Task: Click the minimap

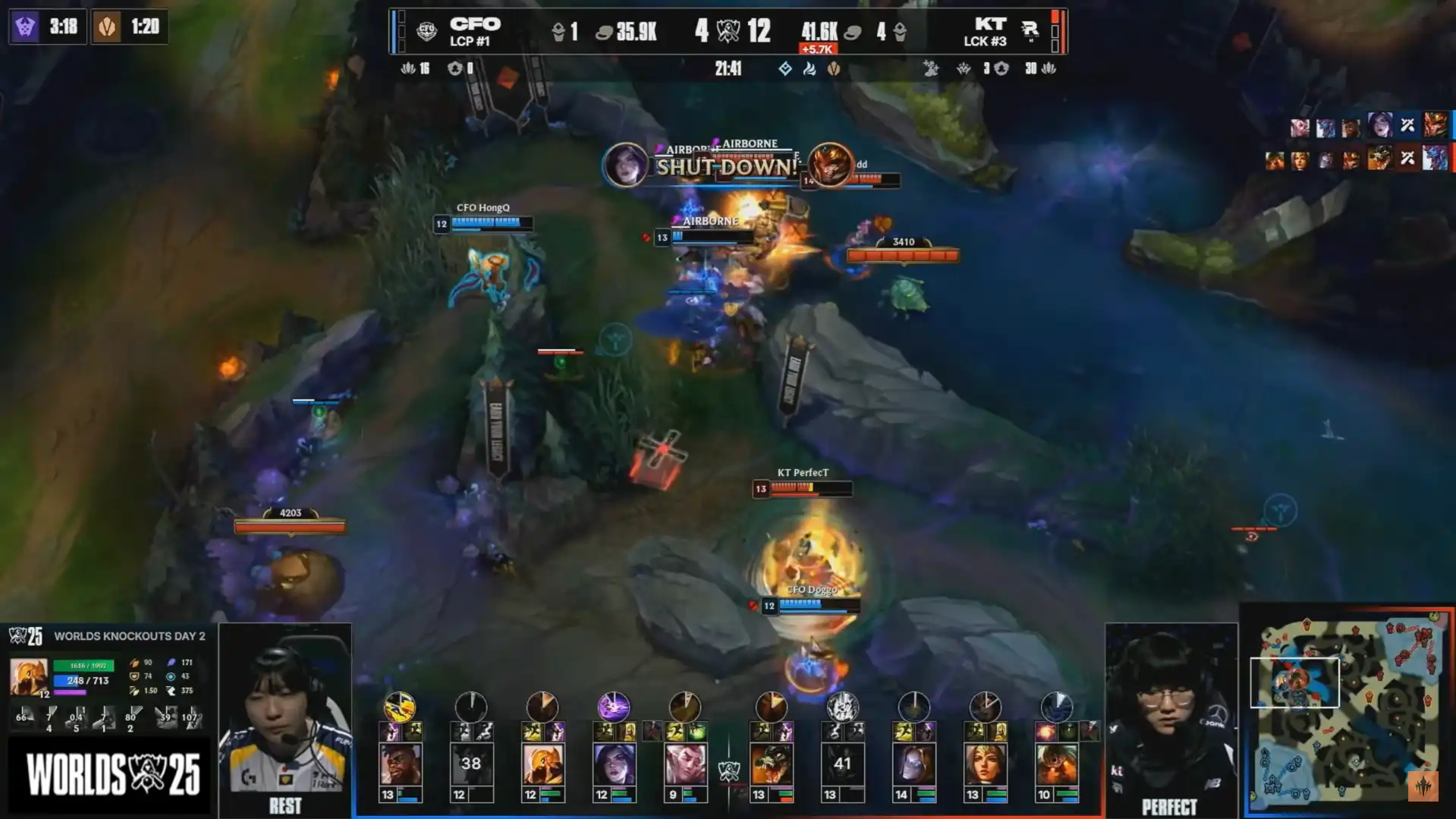Action: pos(1347,710)
